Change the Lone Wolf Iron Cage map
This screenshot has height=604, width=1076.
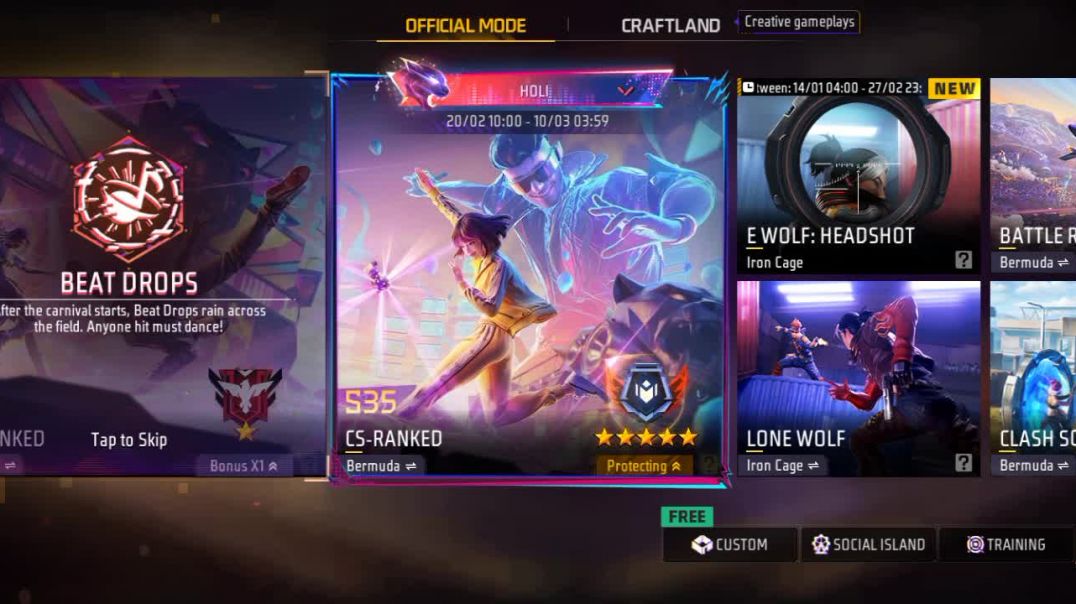783,466
